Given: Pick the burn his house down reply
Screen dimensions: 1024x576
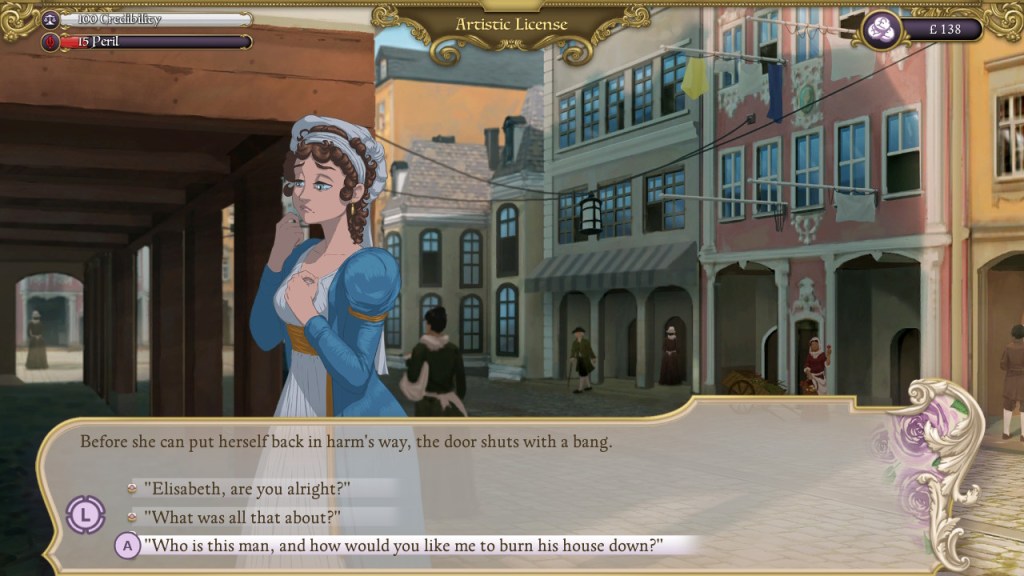Looking at the screenshot, I should click(403, 546).
